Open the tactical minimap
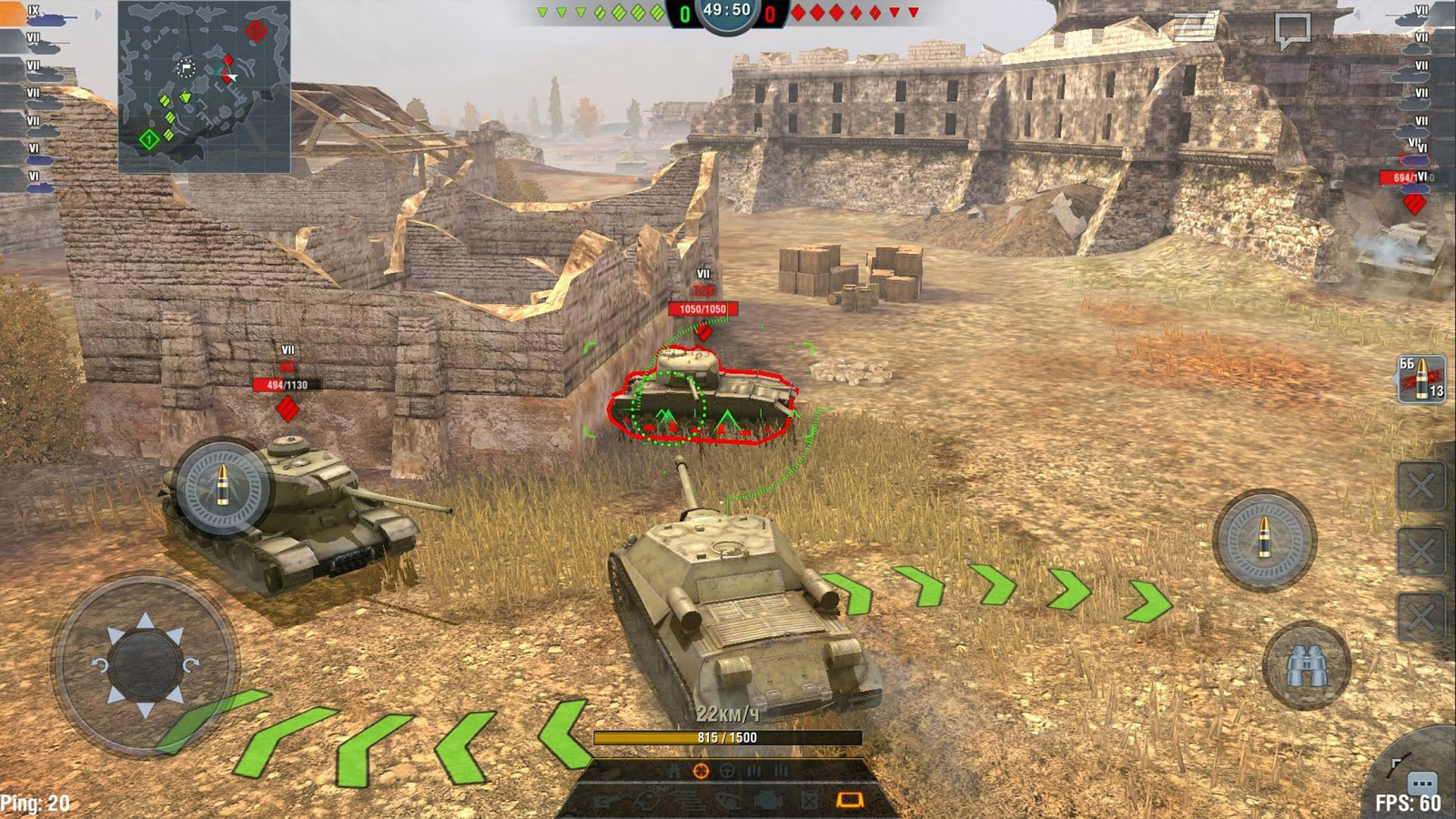Screen dimensions: 1456x819 coord(204,86)
